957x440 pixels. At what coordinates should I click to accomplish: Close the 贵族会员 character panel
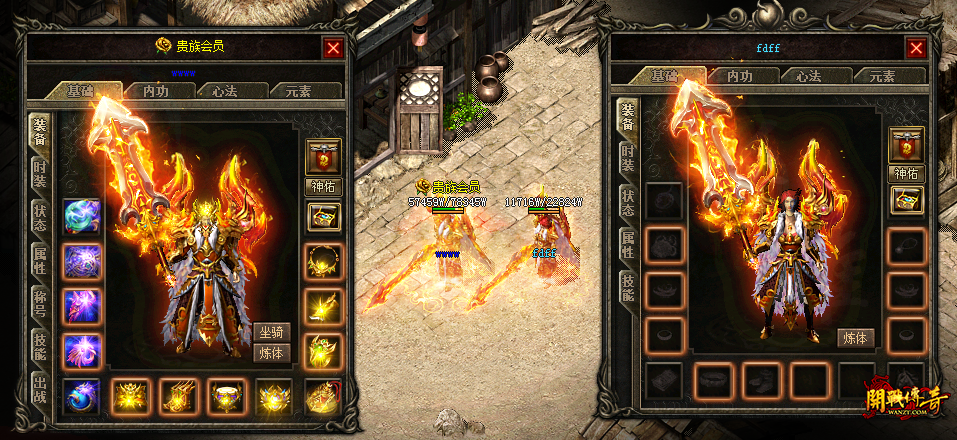point(333,47)
